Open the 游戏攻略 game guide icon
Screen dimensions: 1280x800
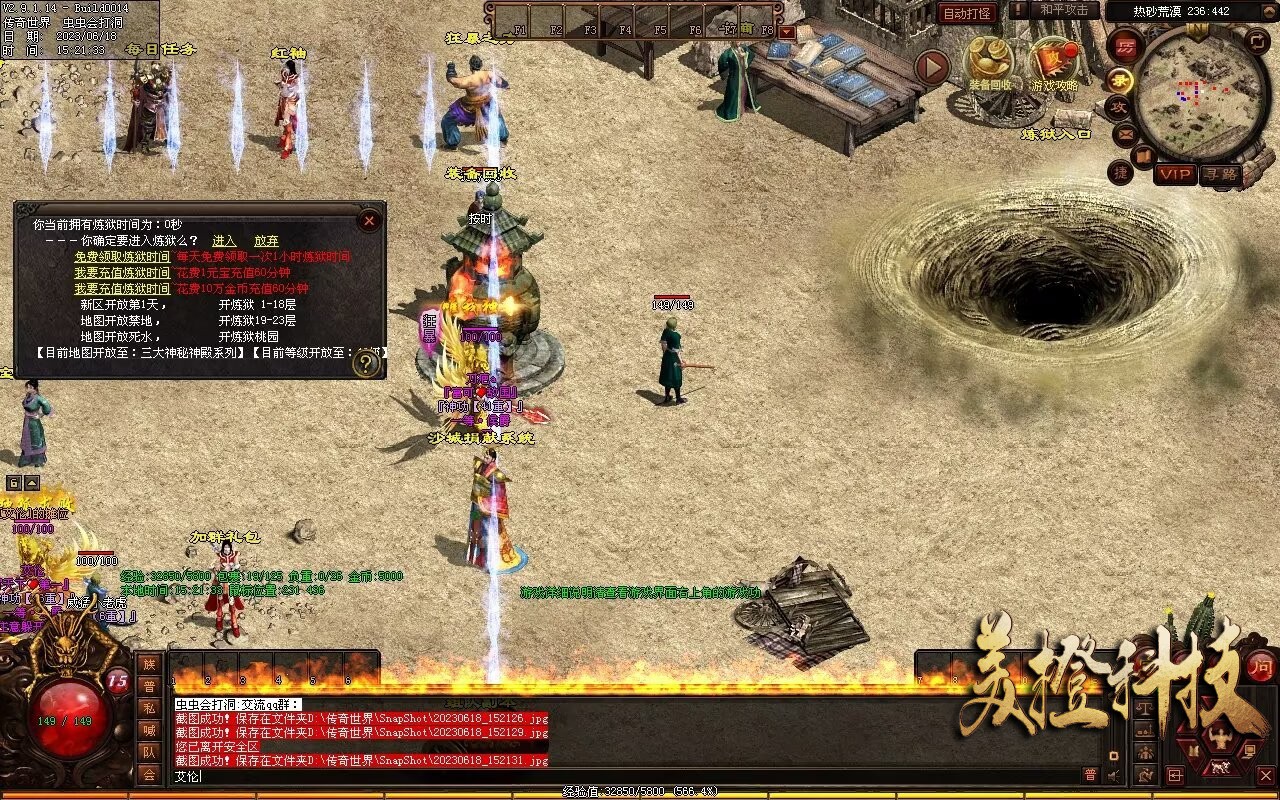click(1054, 62)
